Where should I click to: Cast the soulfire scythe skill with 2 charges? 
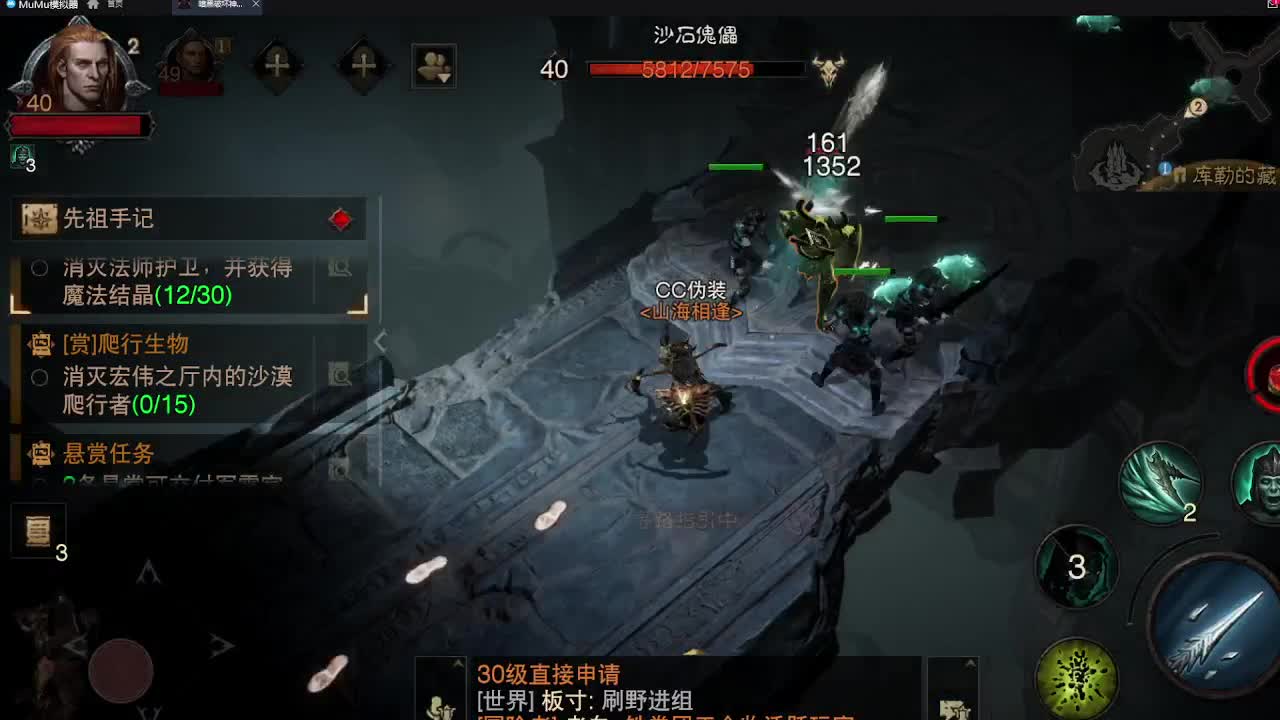point(1164,481)
